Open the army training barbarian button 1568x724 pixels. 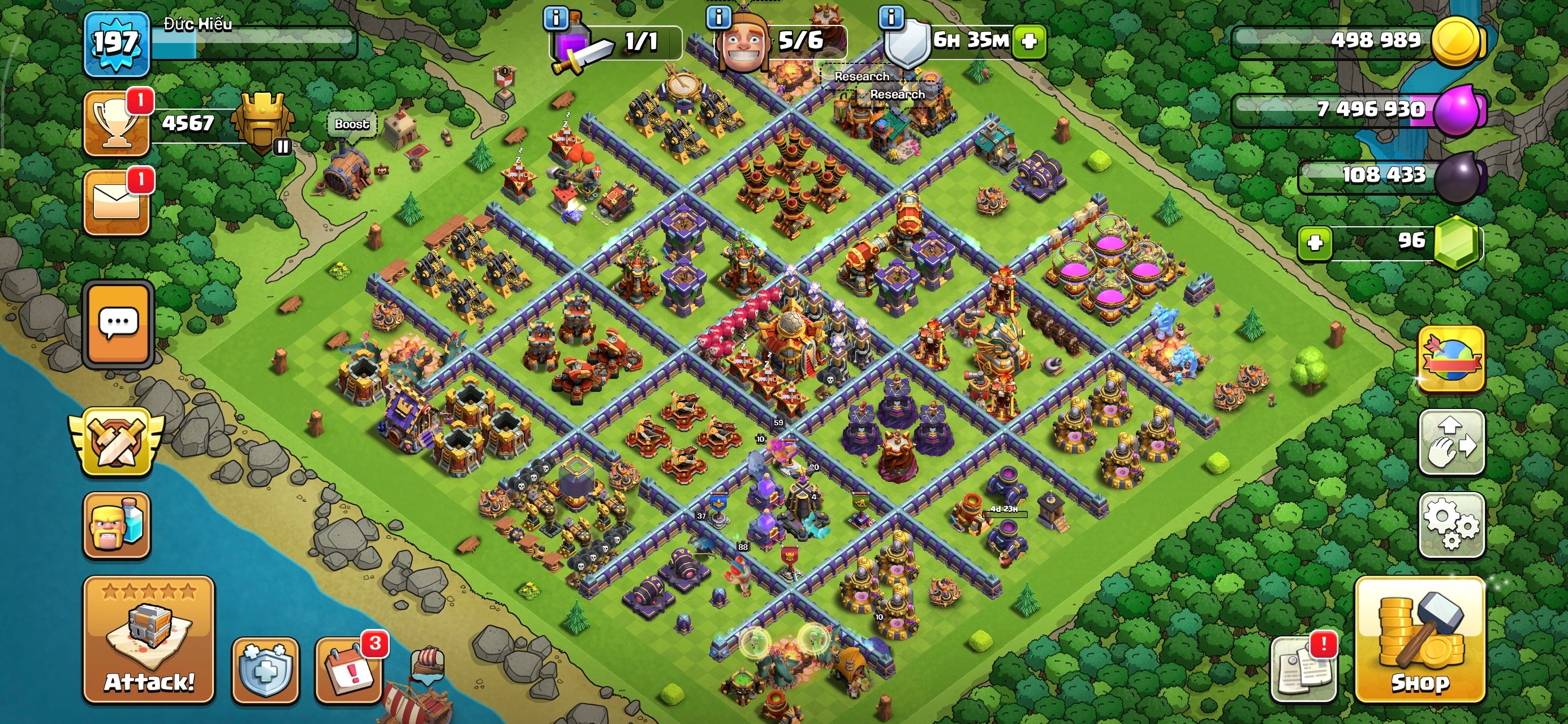pyautogui.click(x=117, y=525)
